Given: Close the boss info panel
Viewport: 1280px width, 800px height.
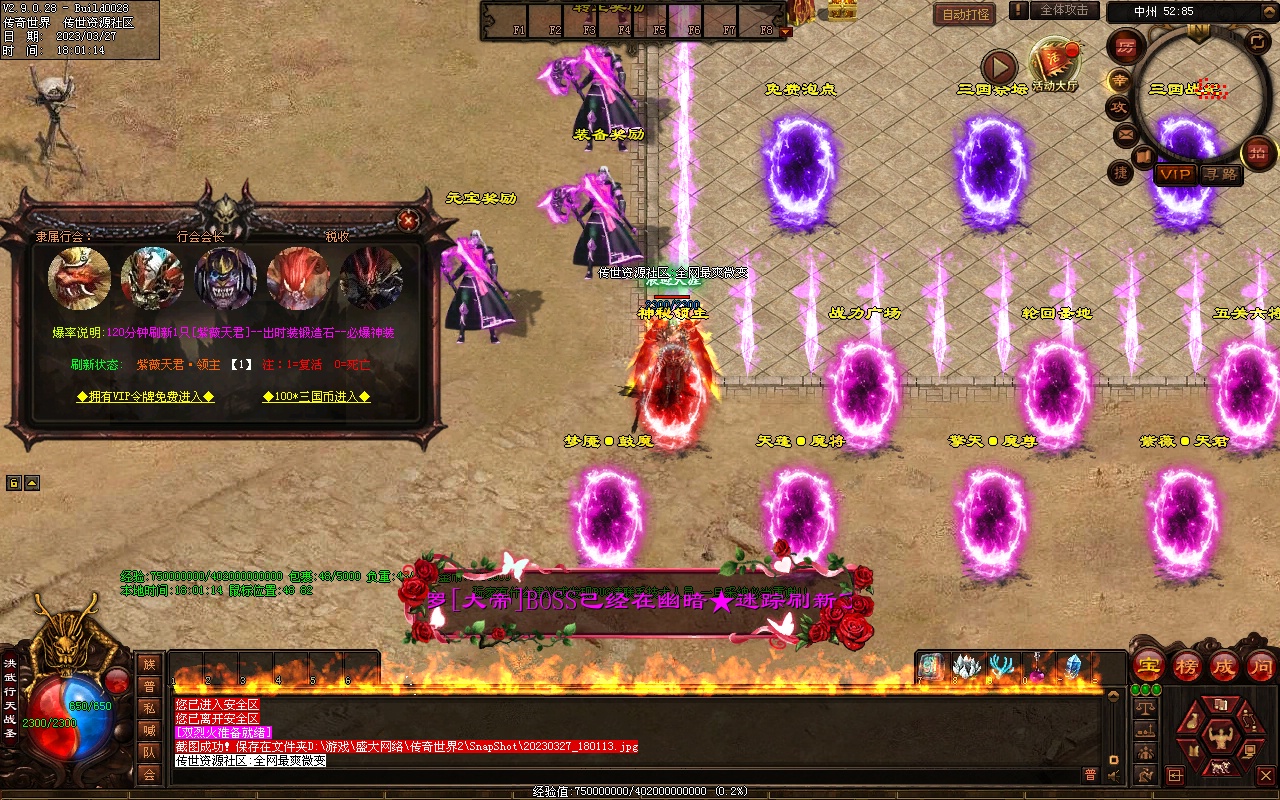Looking at the screenshot, I should point(408,220).
